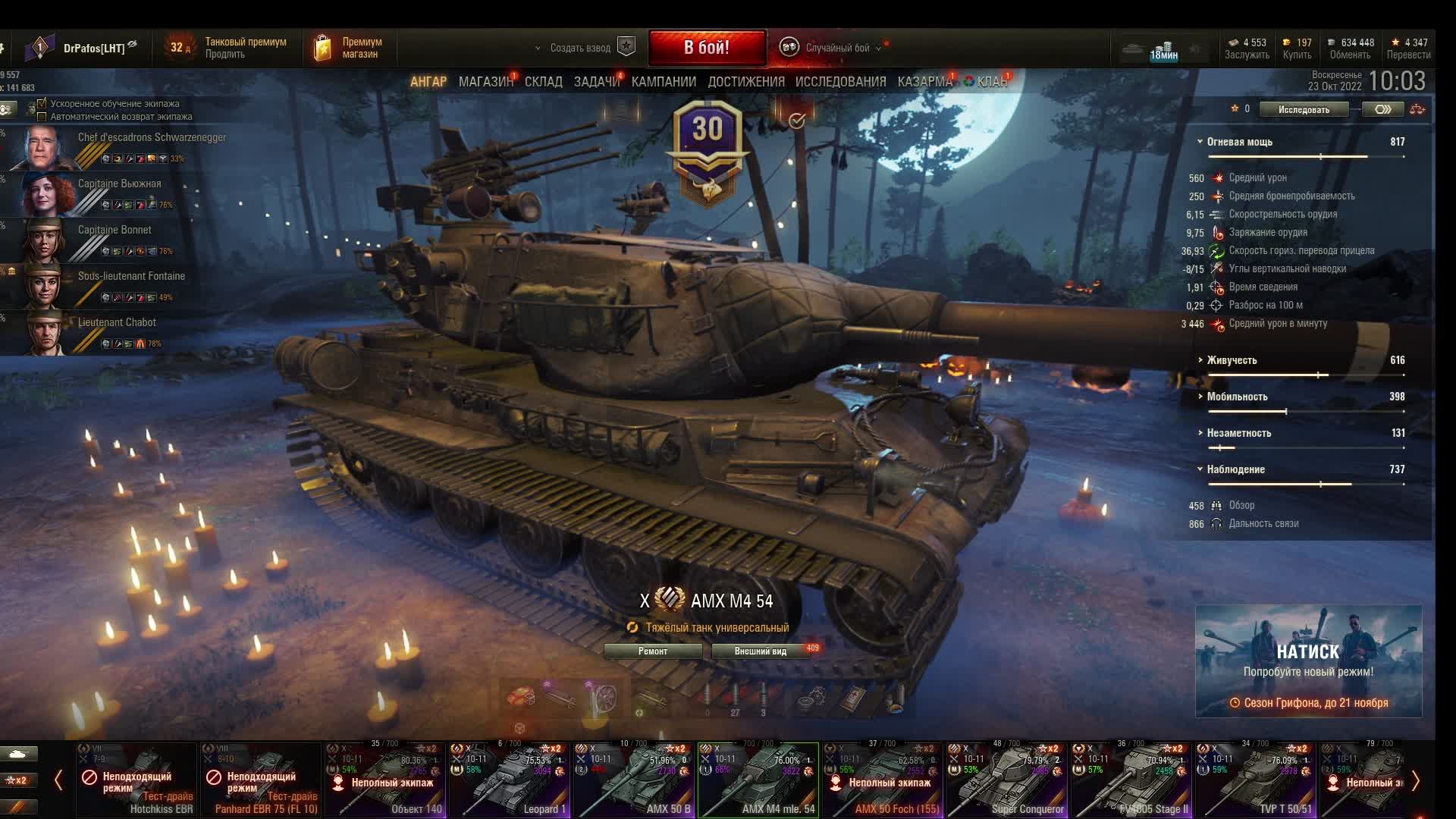
Task: Open Внешний вид customization
Action: (x=760, y=651)
